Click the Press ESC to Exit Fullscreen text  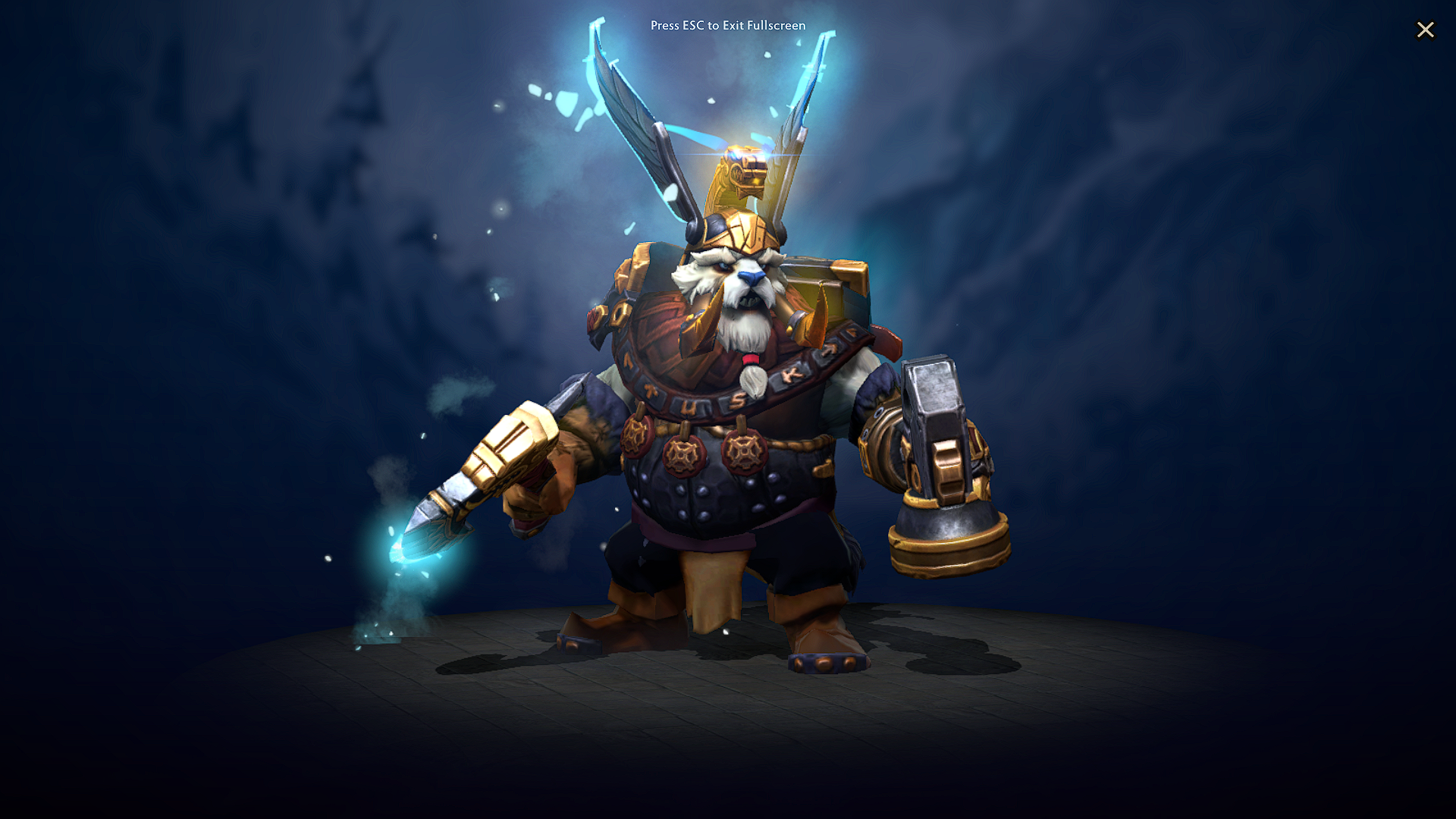coord(727,25)
